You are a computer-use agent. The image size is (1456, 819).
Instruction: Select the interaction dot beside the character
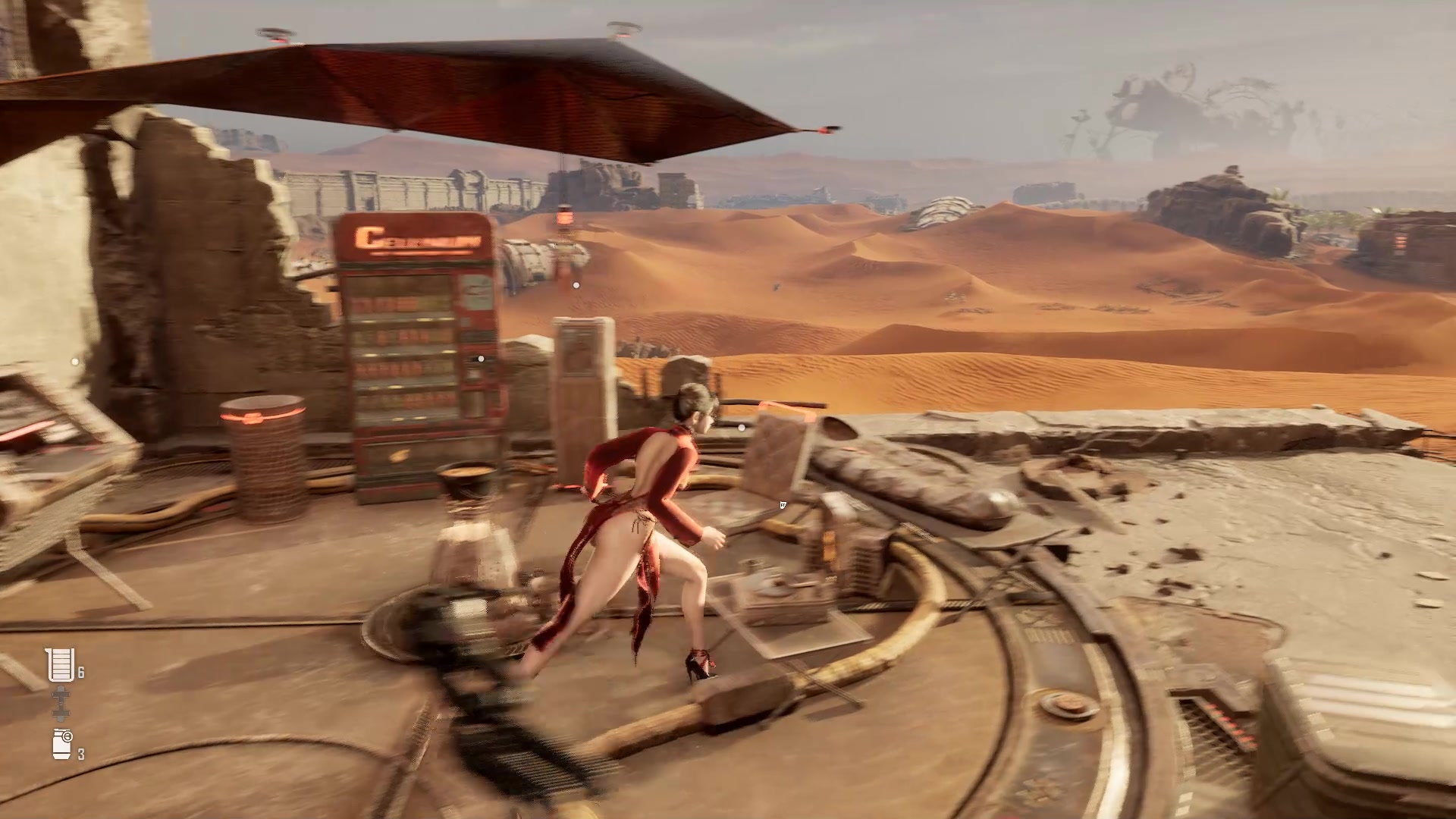741,427
